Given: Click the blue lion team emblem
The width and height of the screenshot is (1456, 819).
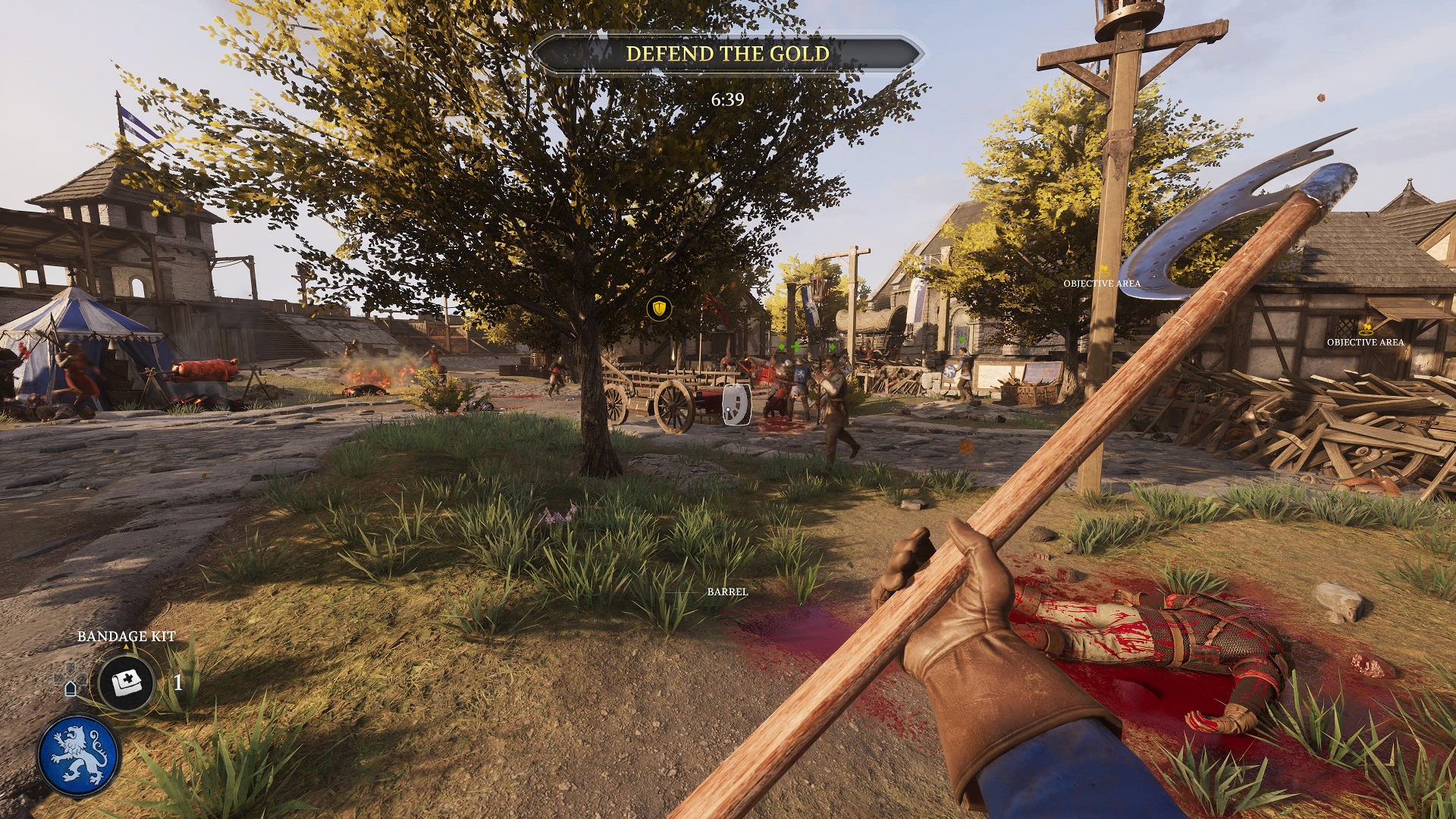Looking at the screenshot, I should 79,755.
